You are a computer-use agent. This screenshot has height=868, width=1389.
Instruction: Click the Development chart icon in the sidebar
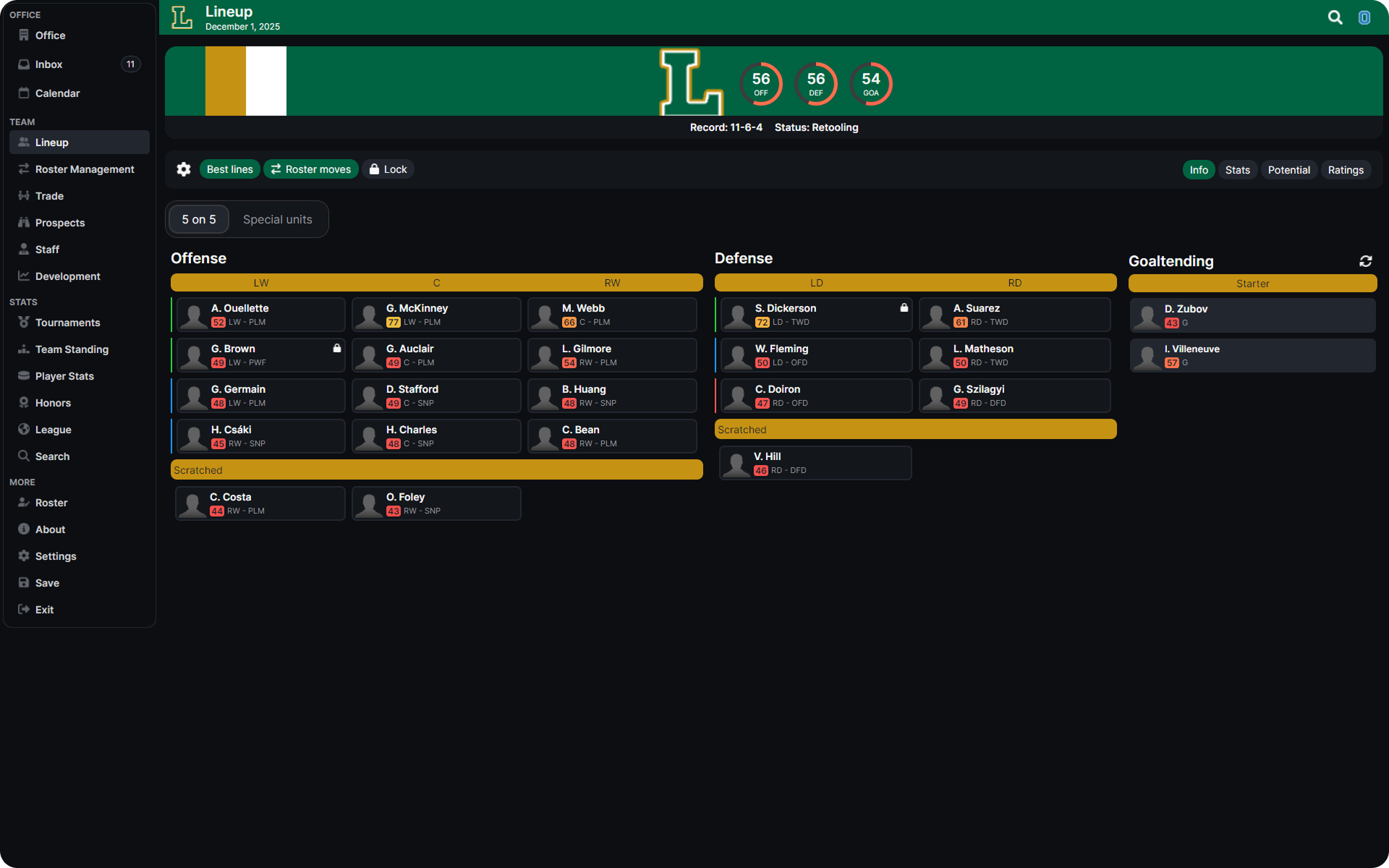coord(24,276)
